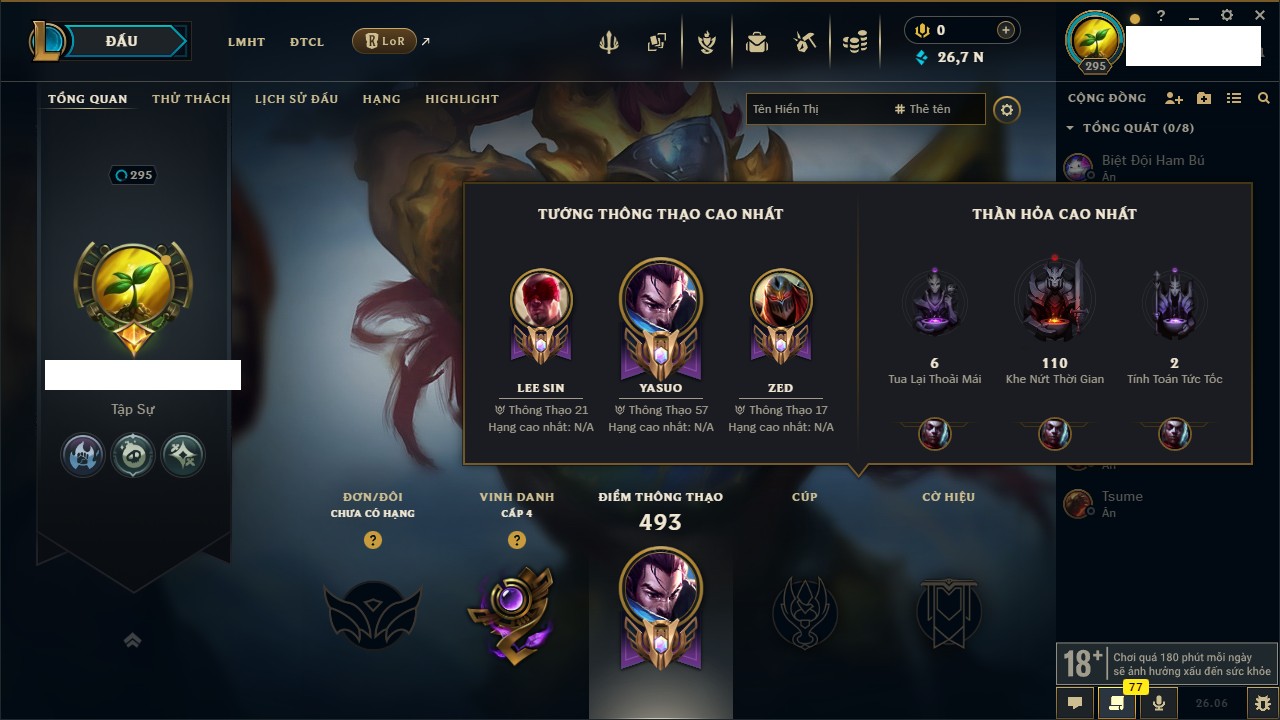This screenshot has width=1280, height=720.
Task: Open the Clash trident icon
Action: point(608,42)
